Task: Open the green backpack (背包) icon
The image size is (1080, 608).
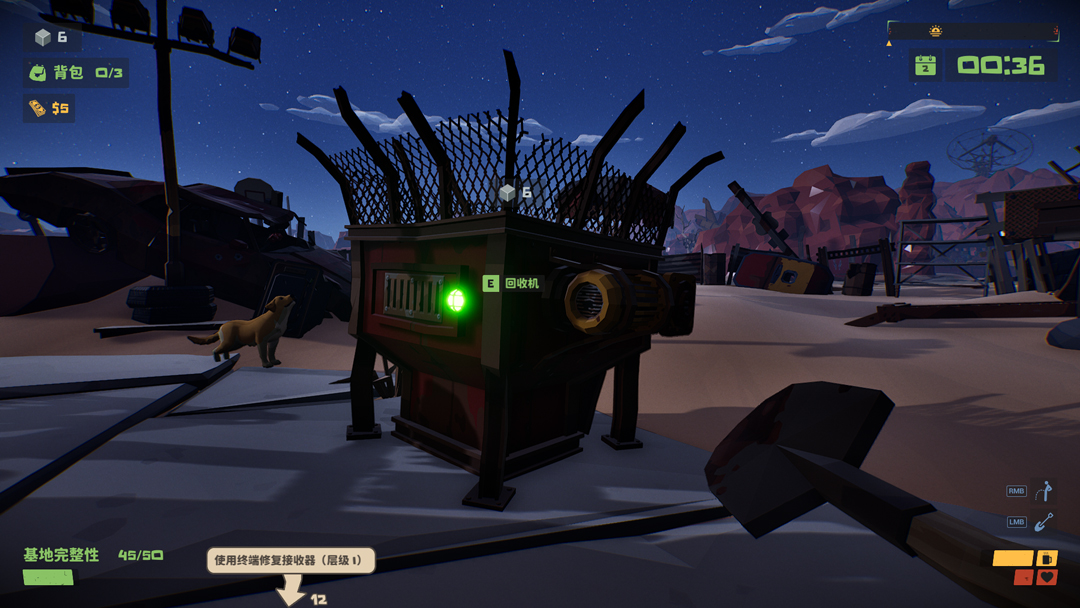Action: [x=38, y=73]
